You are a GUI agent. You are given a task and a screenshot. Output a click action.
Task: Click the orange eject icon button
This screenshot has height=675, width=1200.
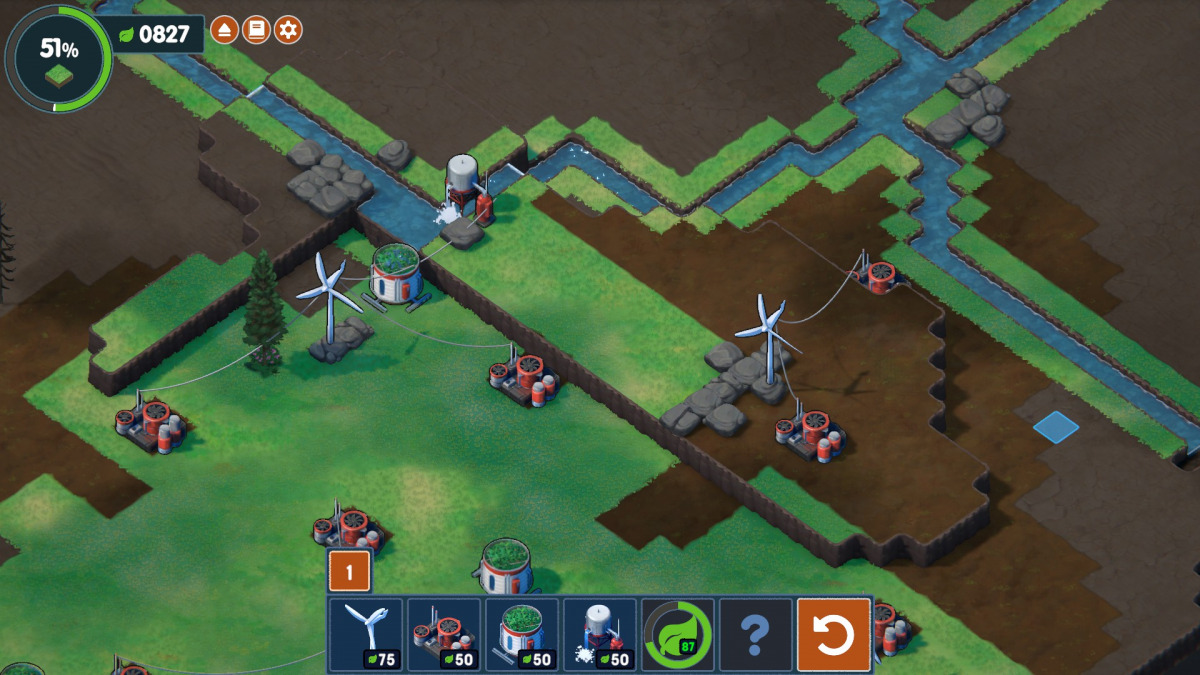(223, 31)
